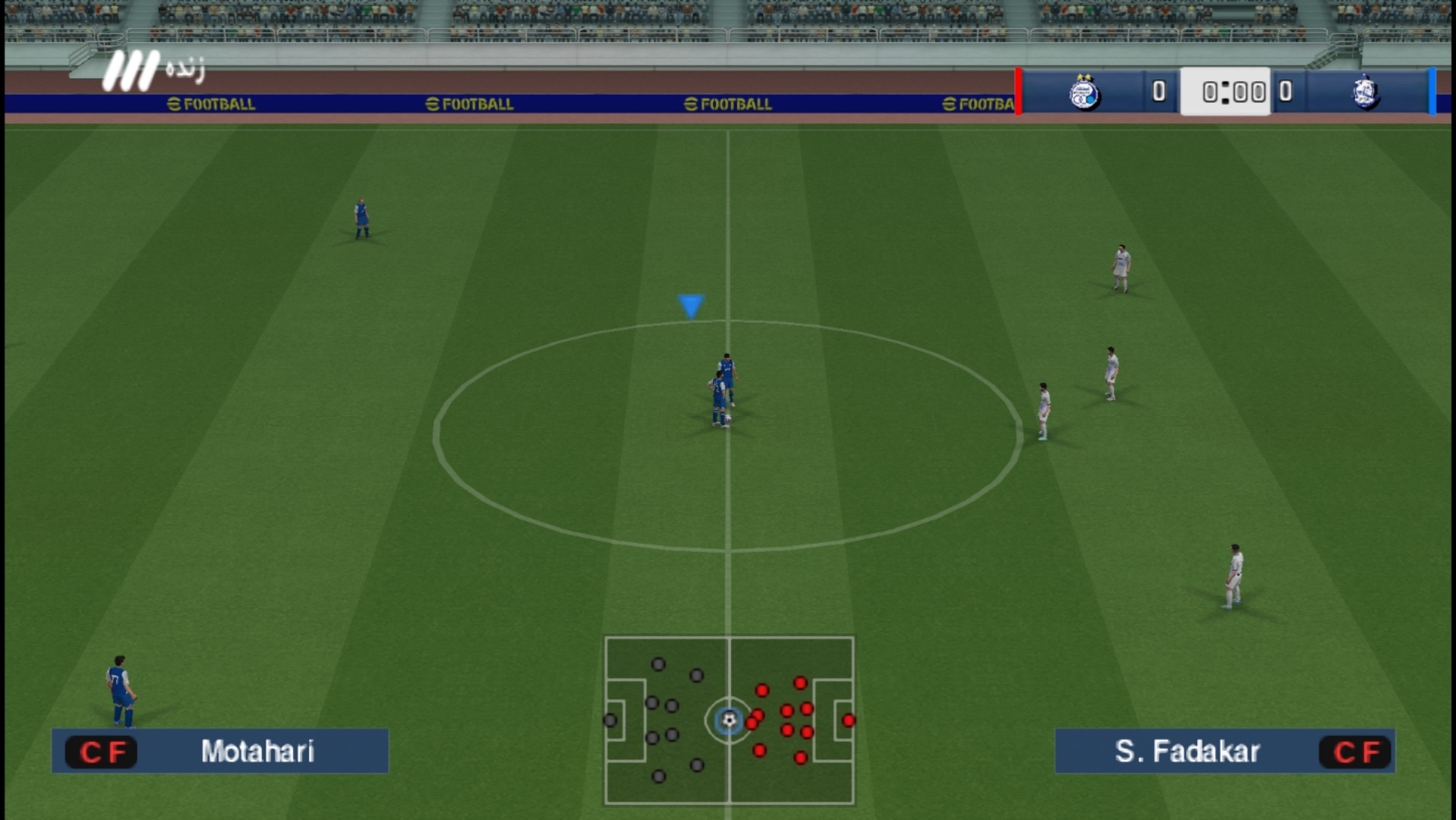Click the home team crest on the scoreboard

[x=1084, y=93]
